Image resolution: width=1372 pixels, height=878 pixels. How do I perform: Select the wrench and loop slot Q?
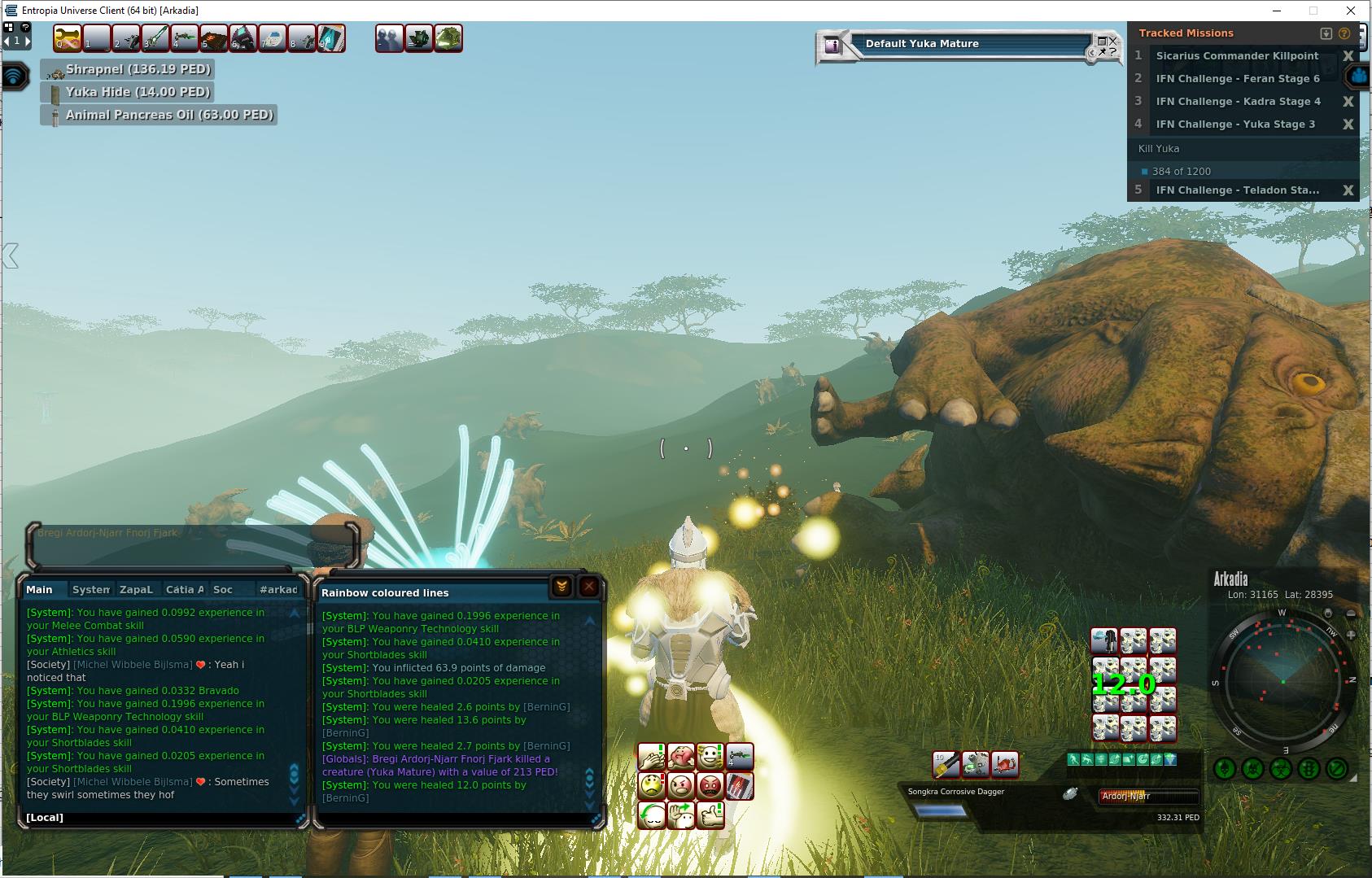(68, 38)
